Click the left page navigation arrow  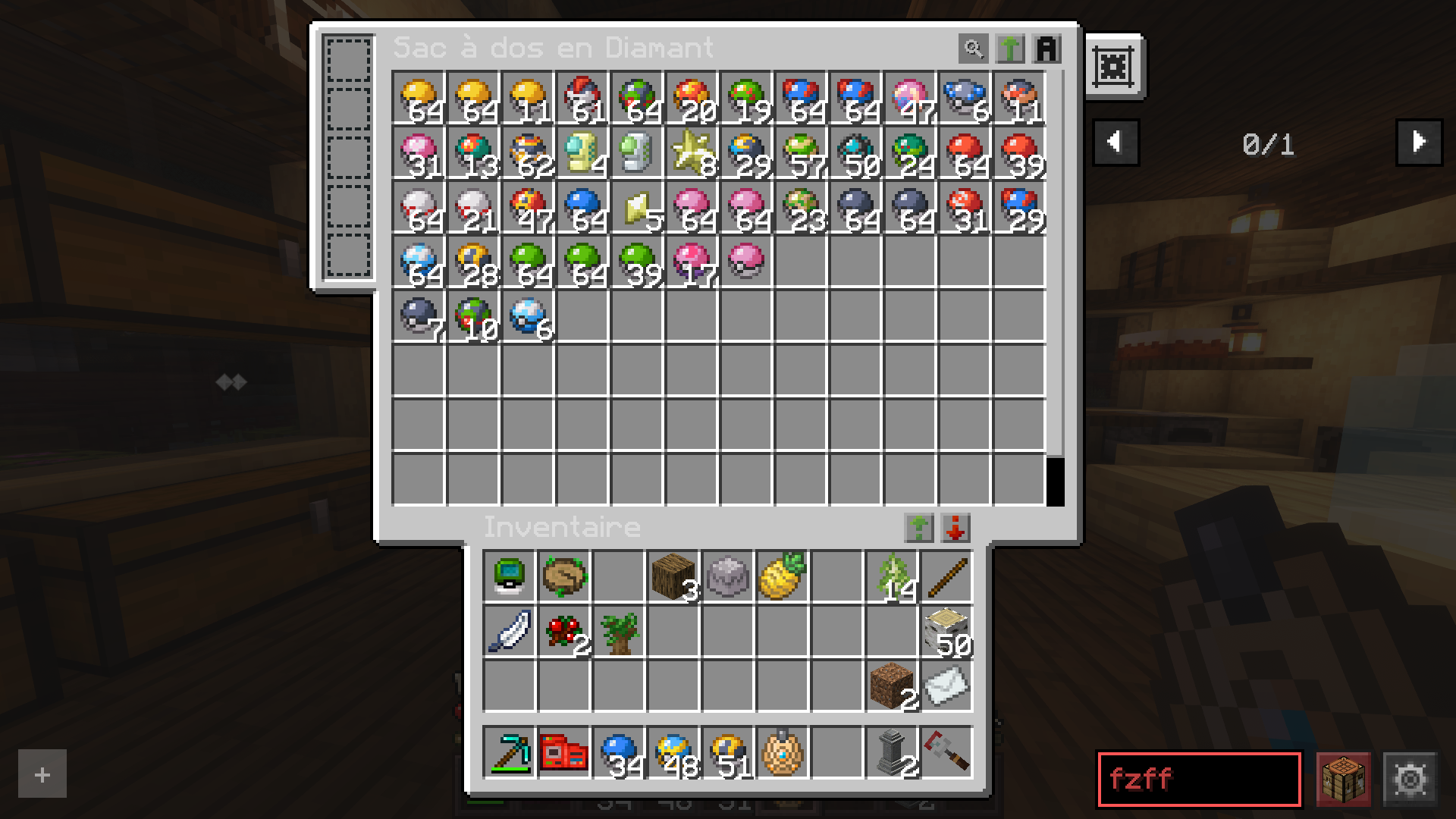tap(1115, 142)
